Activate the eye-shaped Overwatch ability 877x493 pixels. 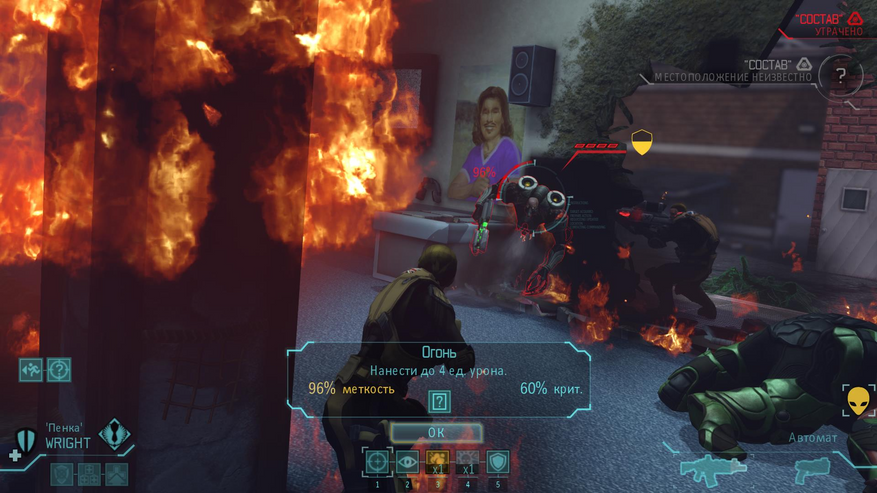click(407, 462)
